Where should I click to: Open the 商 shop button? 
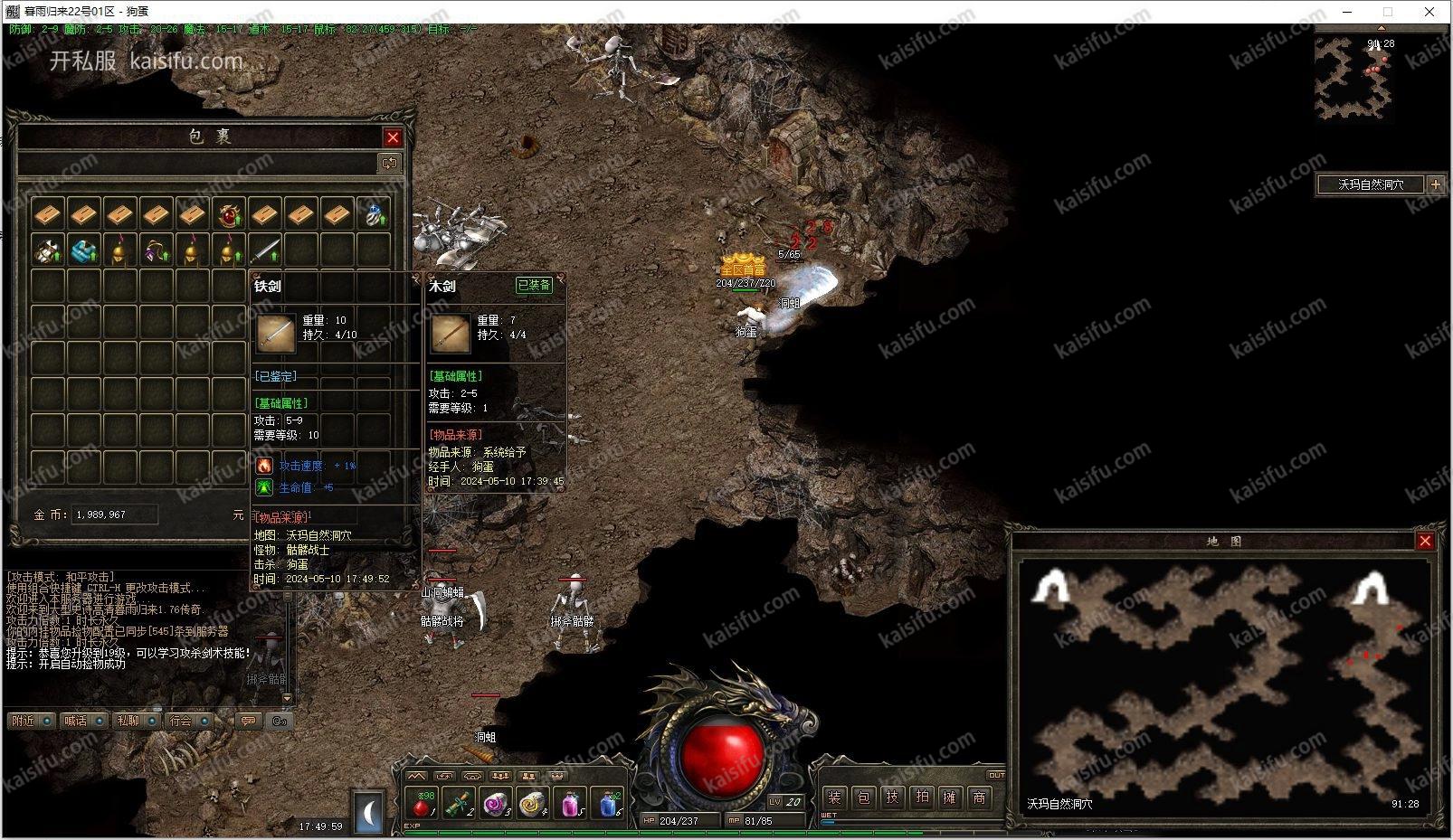tap(979, 798)
